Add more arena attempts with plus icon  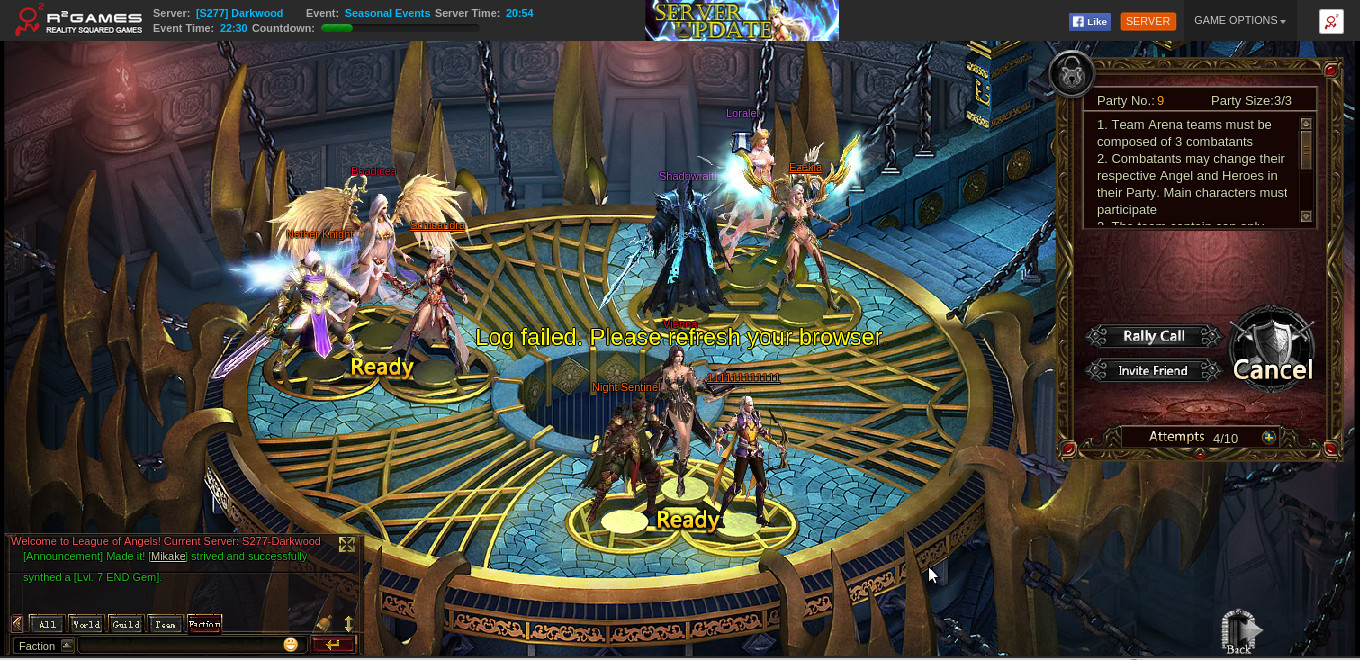click(x=1269, y=438)
